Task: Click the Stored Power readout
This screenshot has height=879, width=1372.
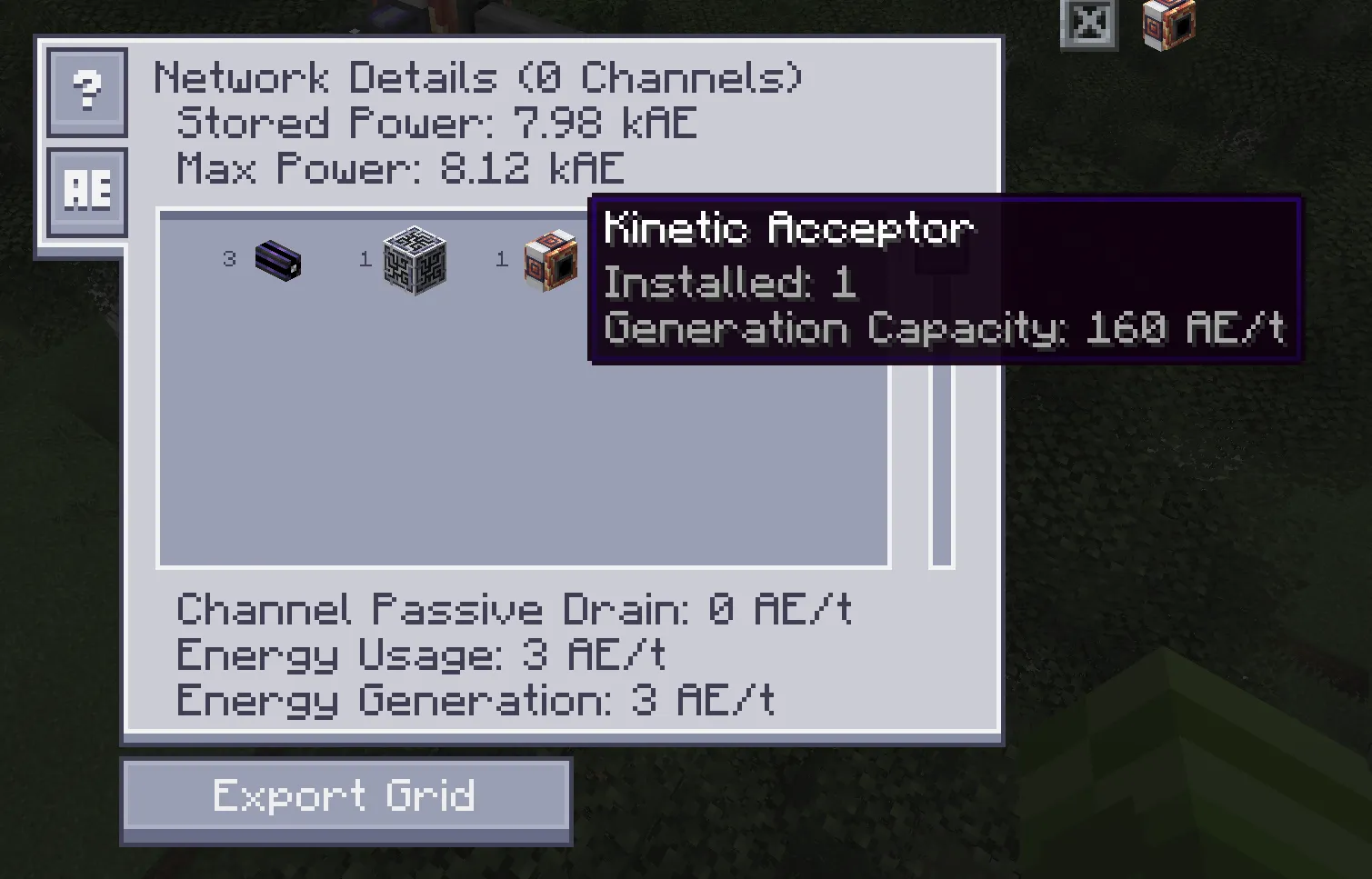Action: pos(435,124)
